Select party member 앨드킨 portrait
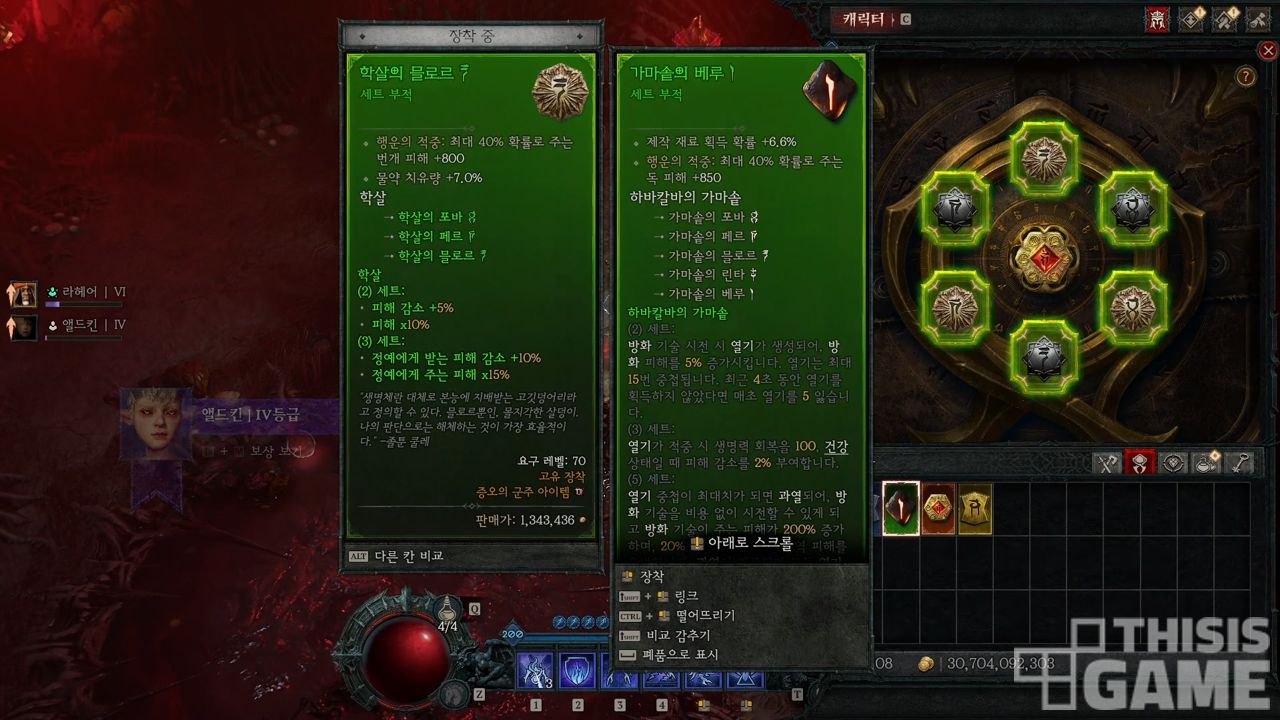This screenshot has width=1280, height=720. point(23,326)
